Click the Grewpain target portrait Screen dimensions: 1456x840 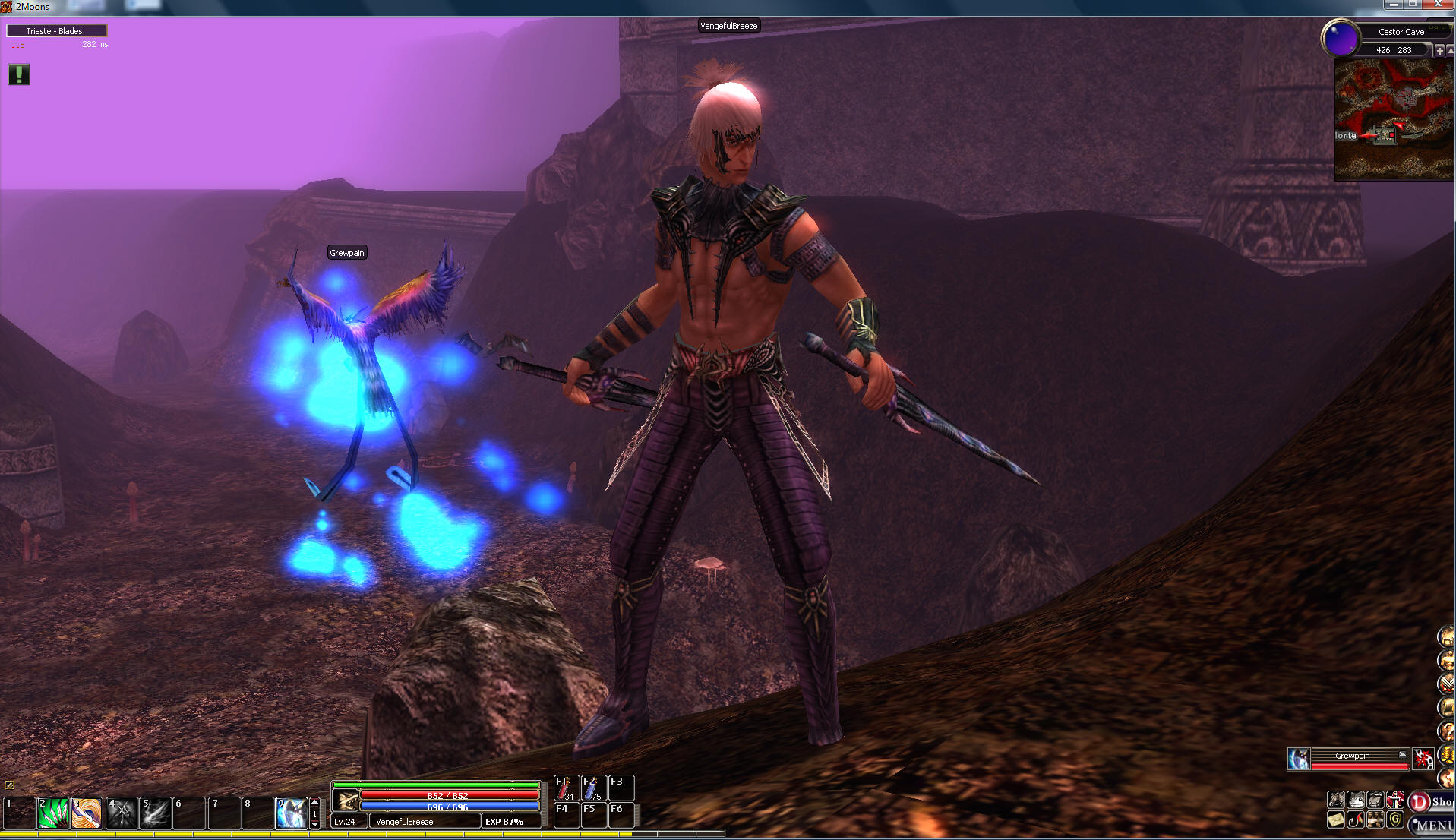1299,758
